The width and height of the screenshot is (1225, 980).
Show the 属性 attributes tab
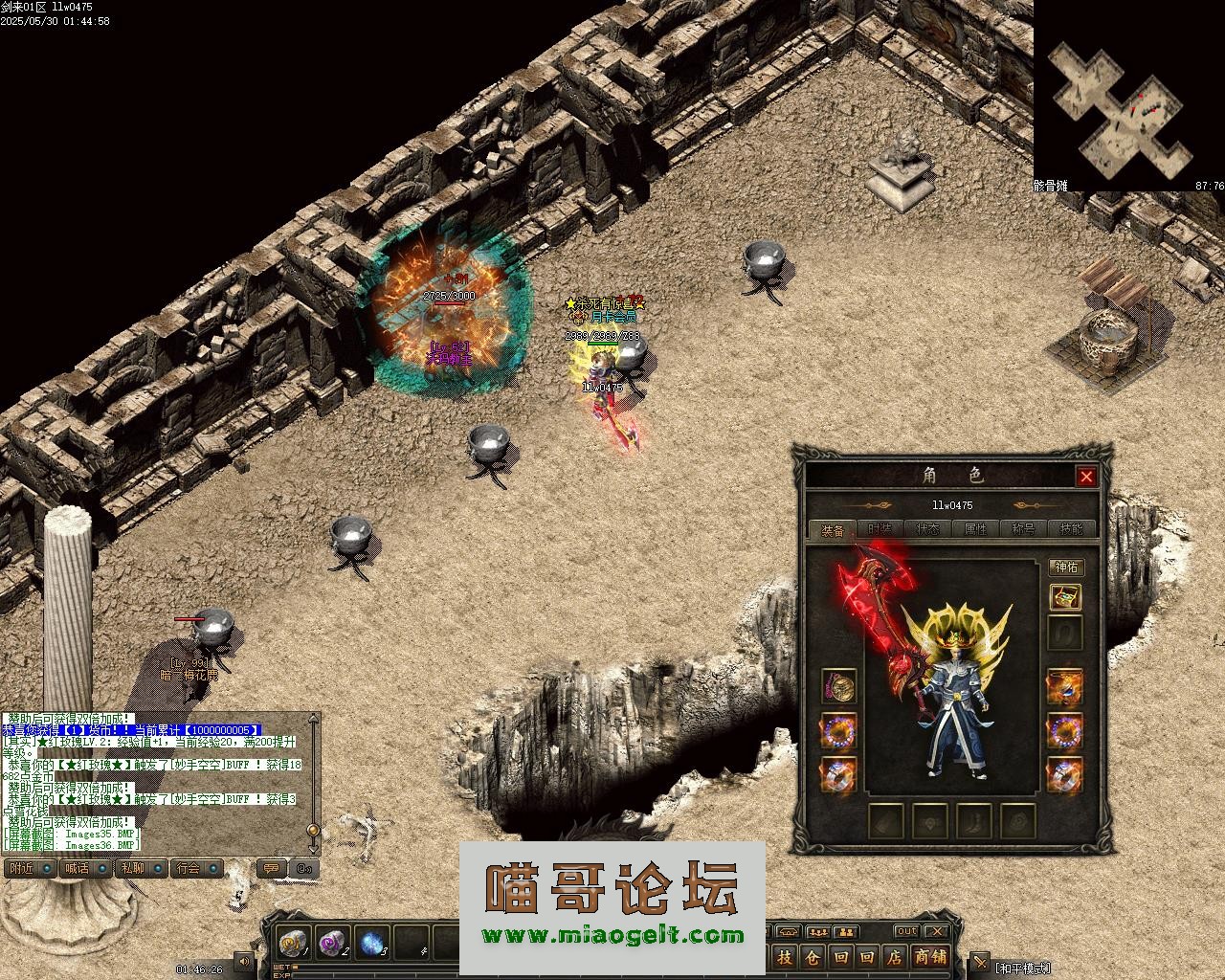pos(975,529)
